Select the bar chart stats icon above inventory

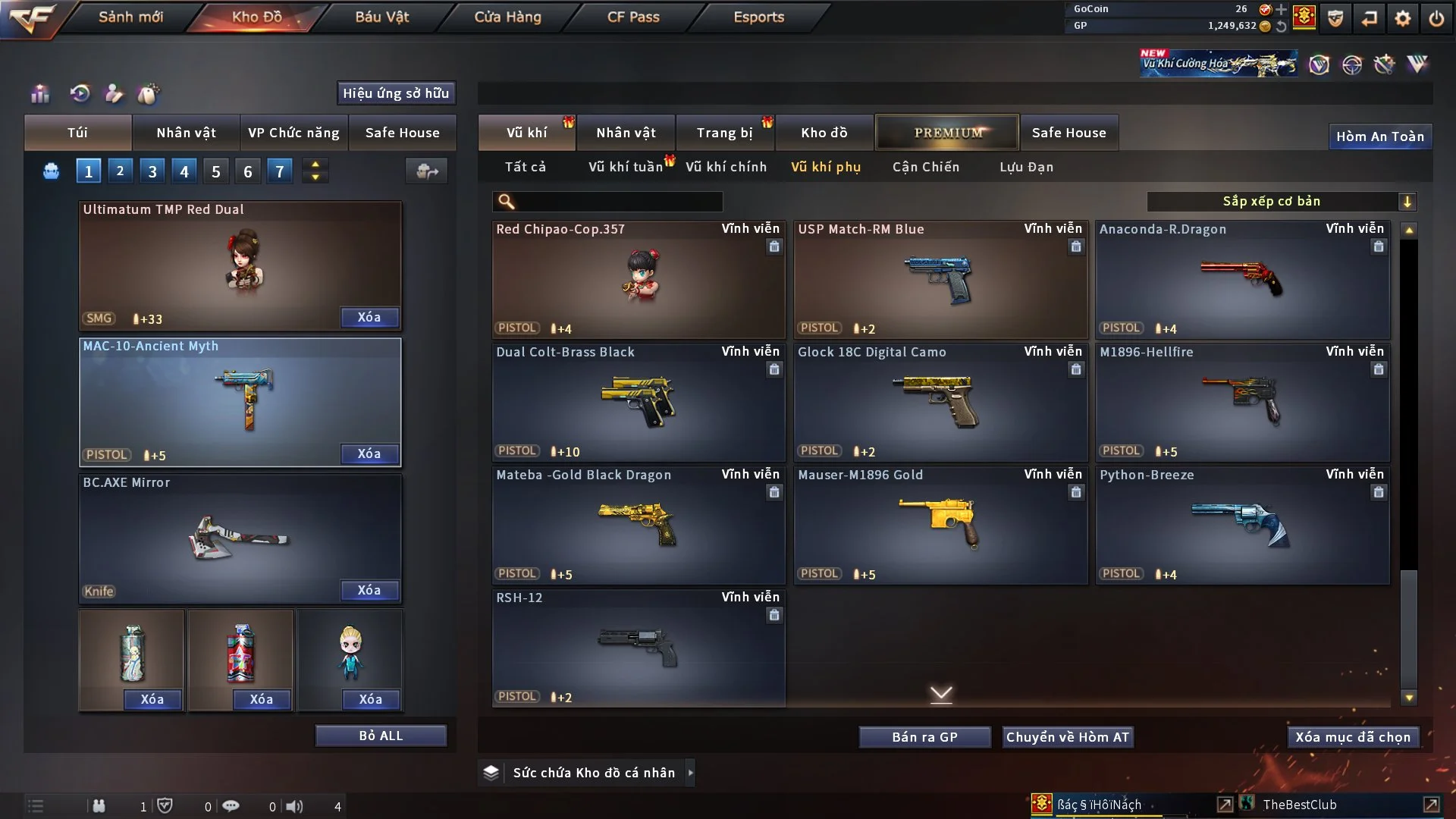click(x=39, y=95)
